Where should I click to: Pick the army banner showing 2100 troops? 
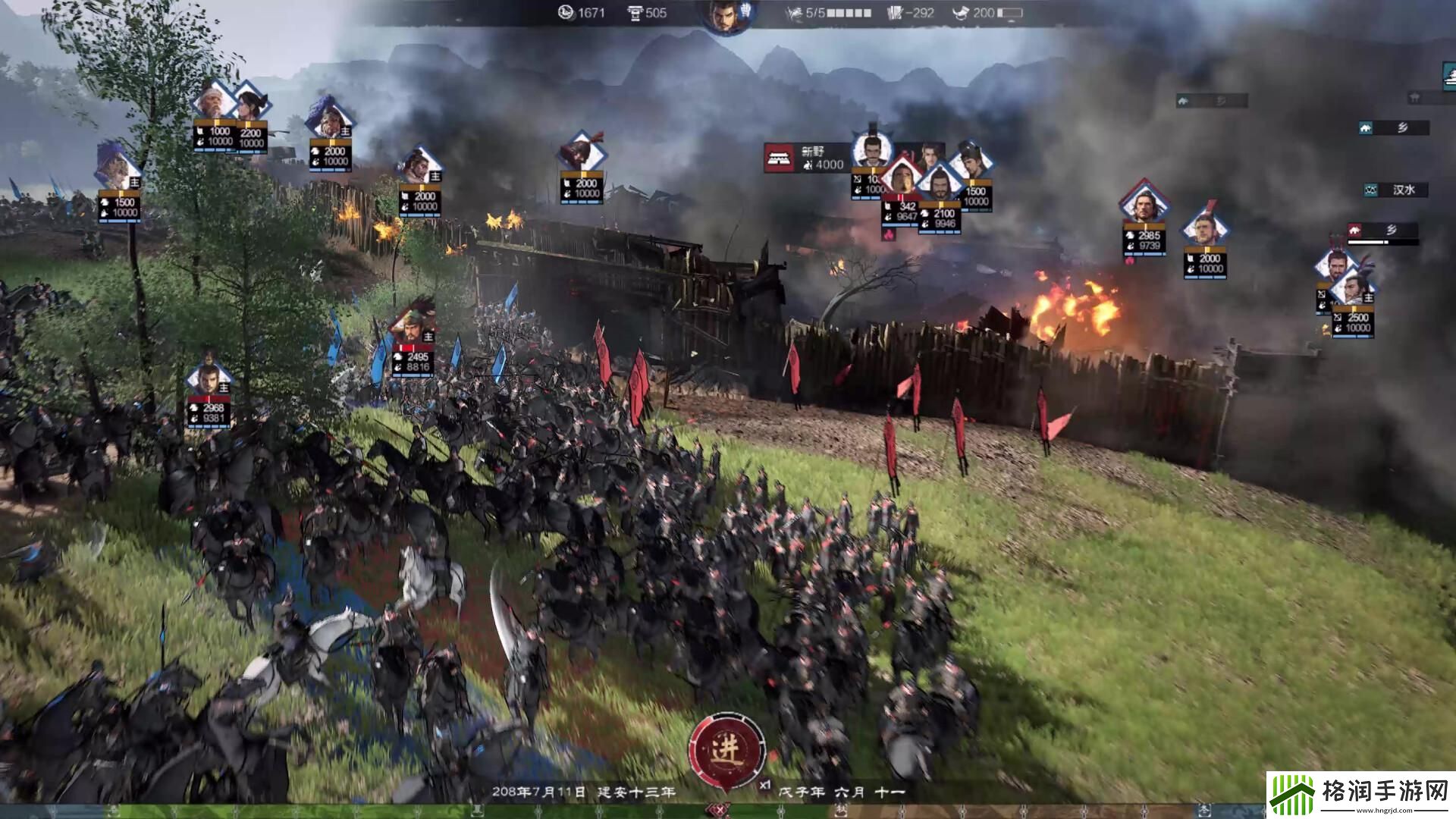[x=940, y=218]
